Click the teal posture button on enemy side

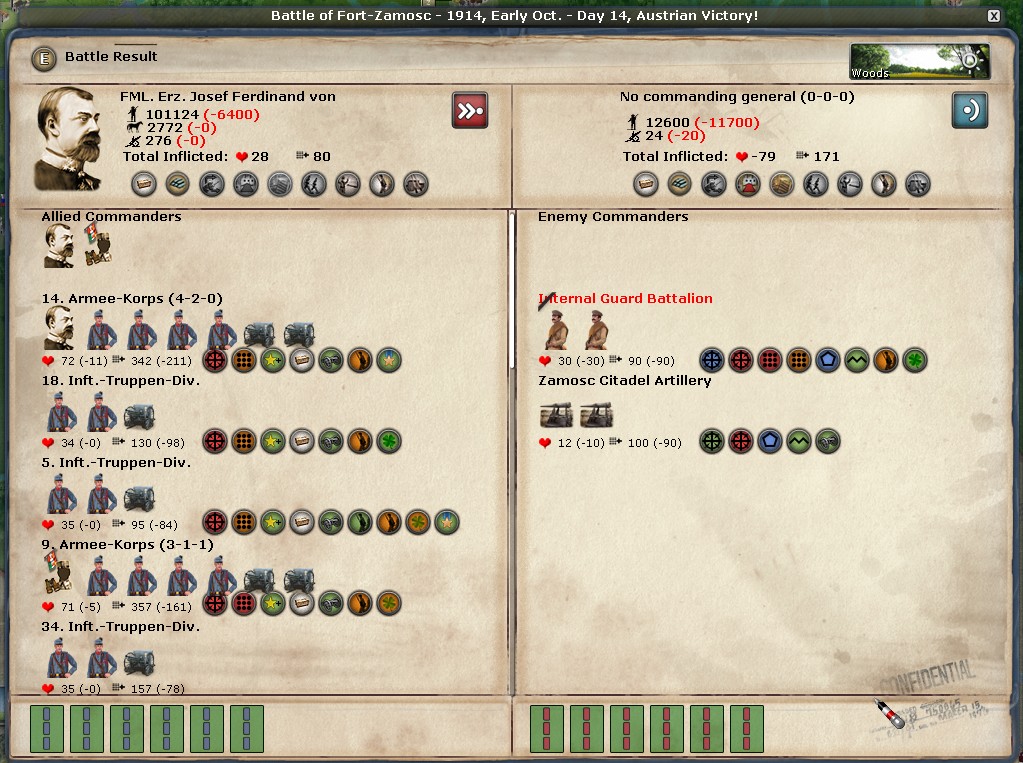tap(969, 110)
